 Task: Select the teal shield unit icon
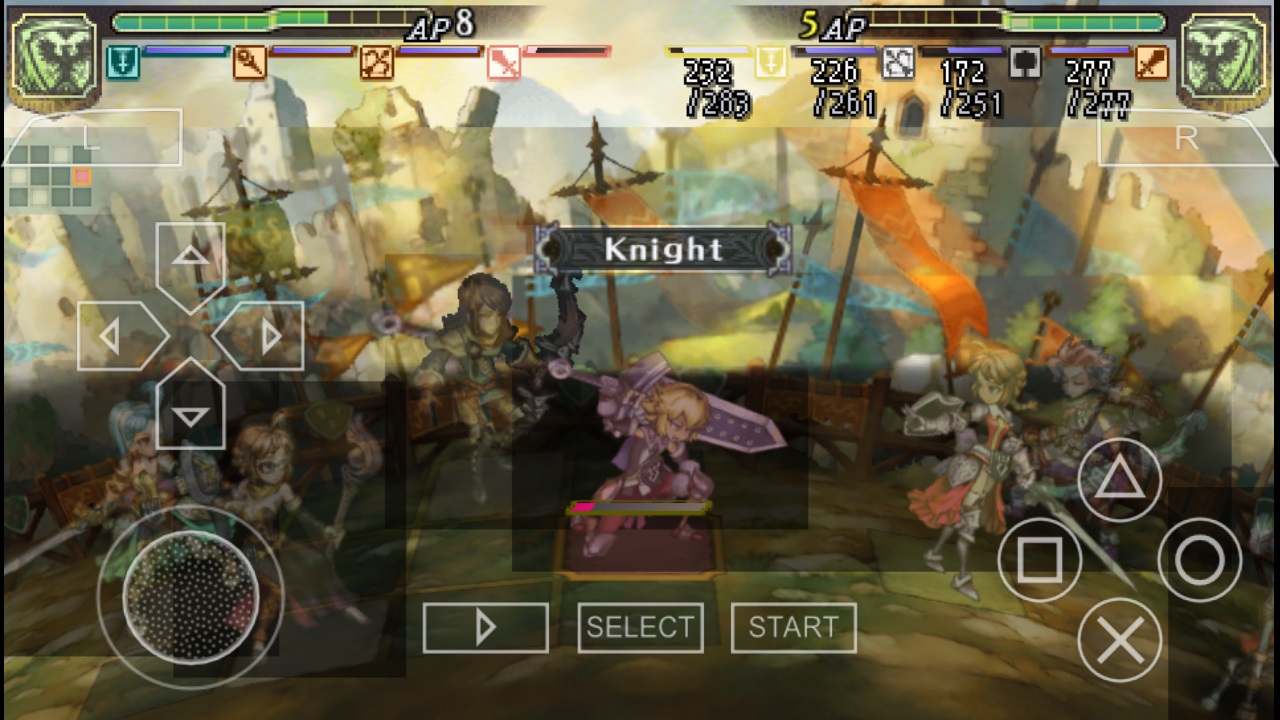tap(123, 63)
